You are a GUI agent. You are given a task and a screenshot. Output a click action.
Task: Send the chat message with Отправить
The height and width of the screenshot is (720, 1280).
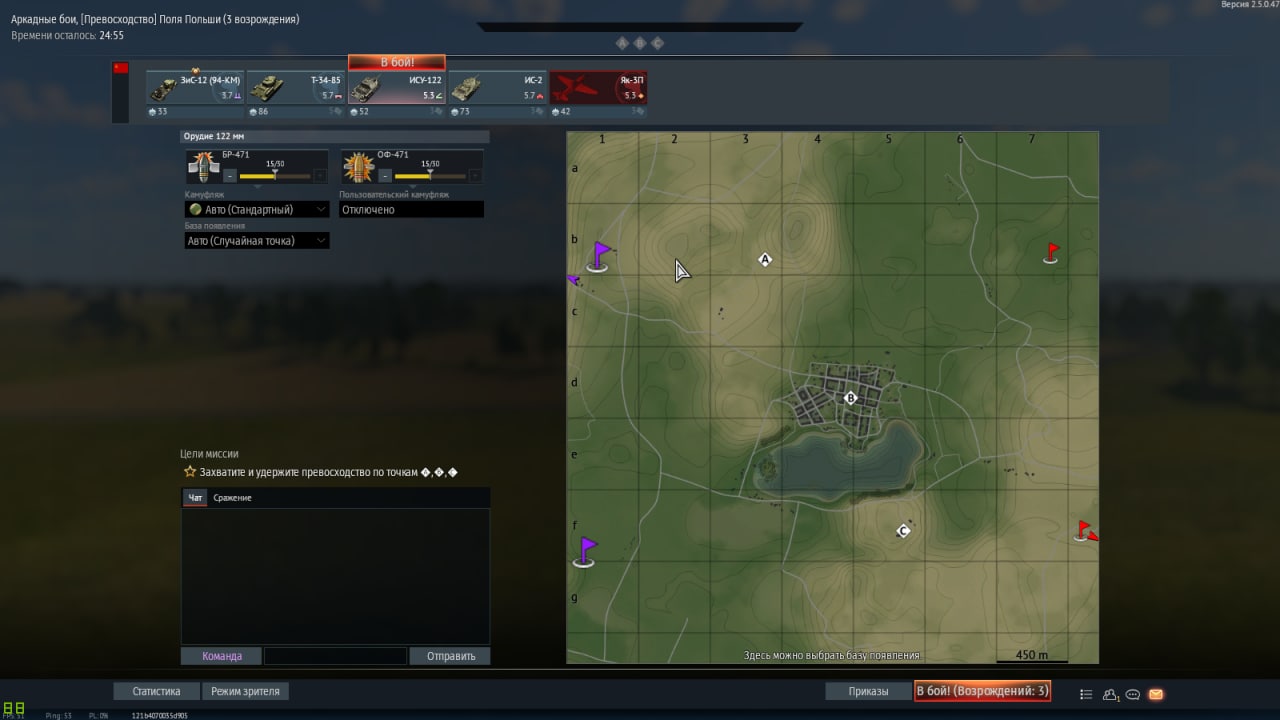point(450,656)
